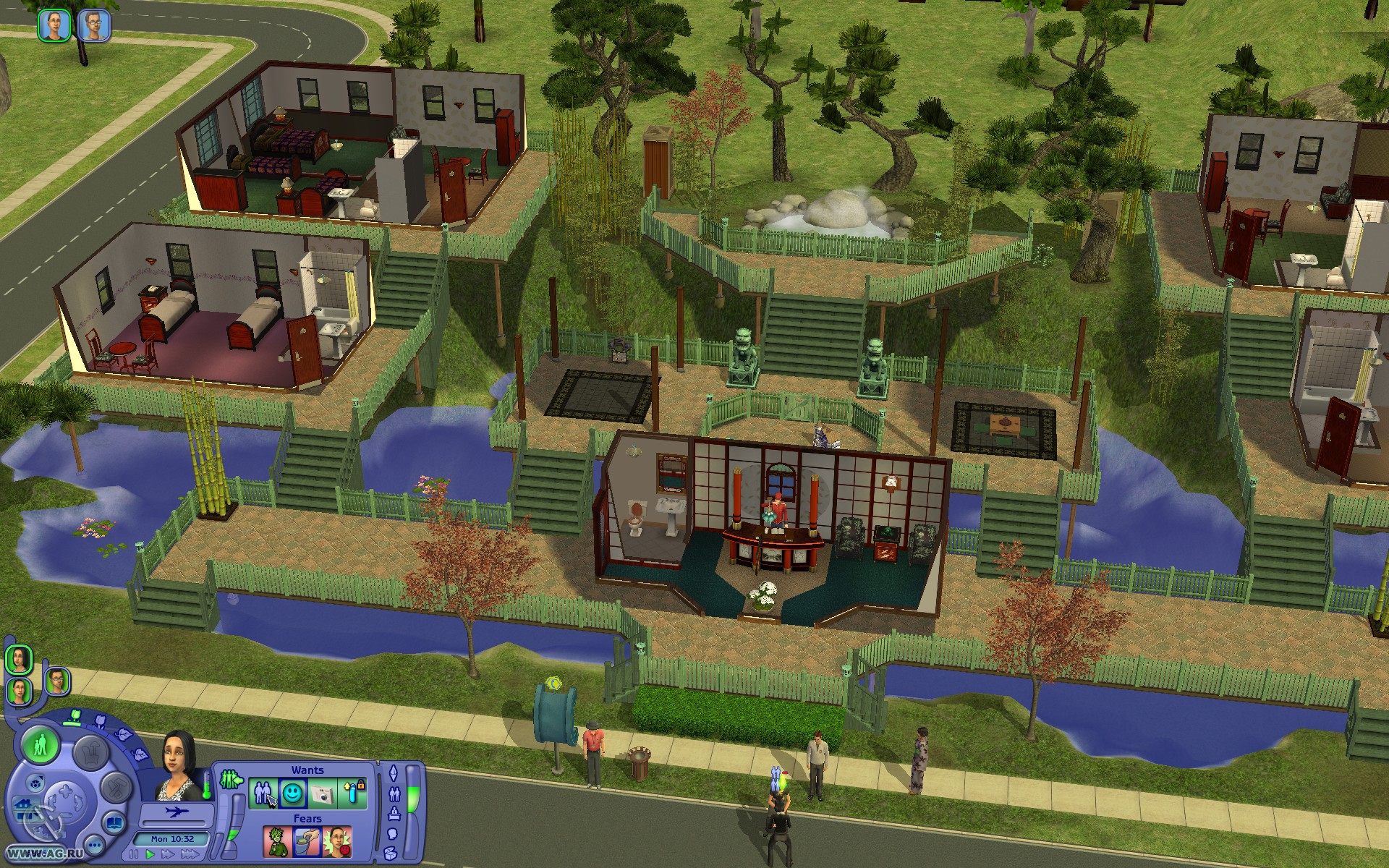The image size is (1389, 868).
Task: Select the top portrait with glasses and blue border
Action: (x=94, y=25)
